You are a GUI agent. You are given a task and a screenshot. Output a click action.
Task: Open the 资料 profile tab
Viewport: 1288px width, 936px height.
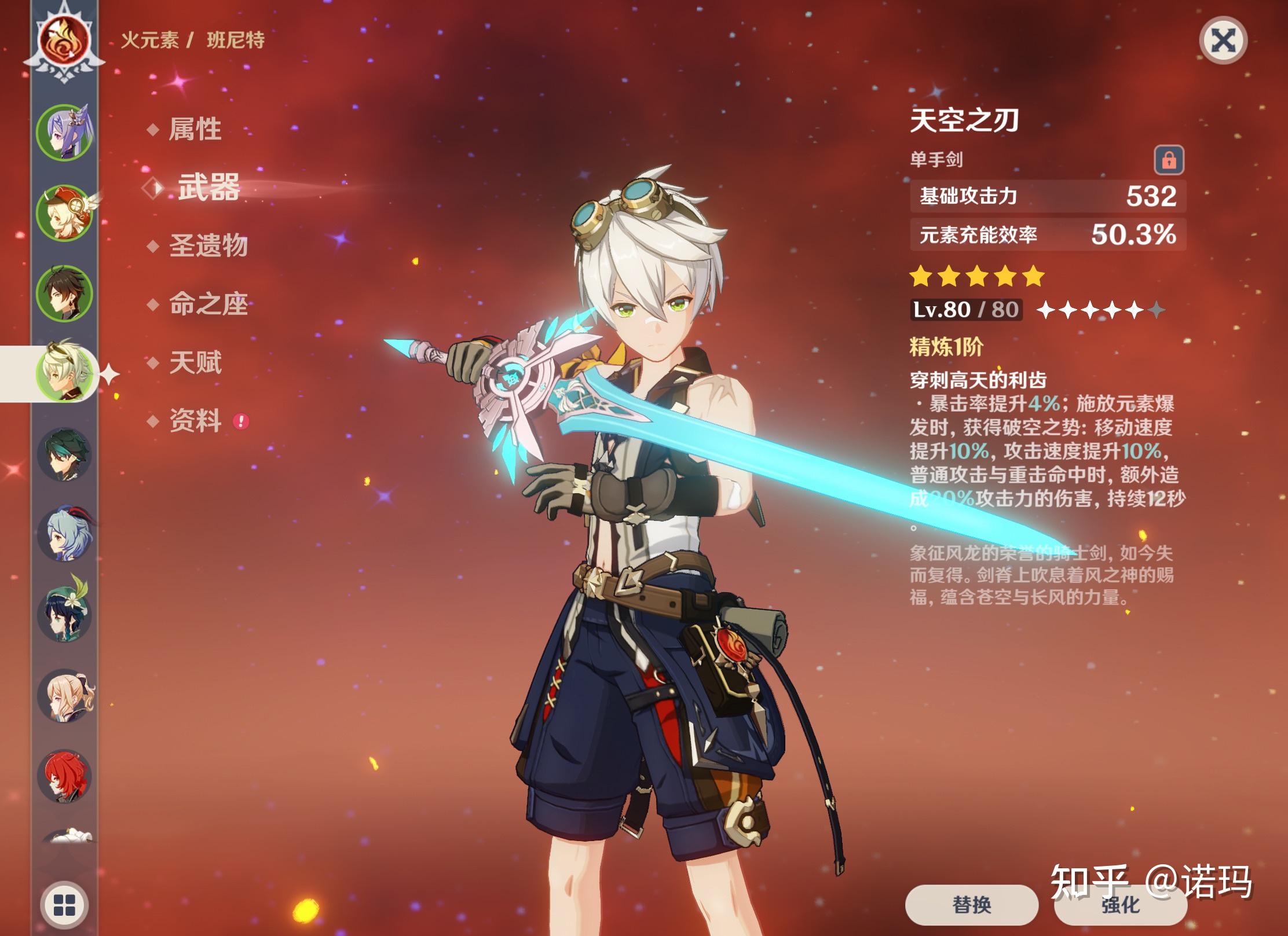point(195,421)
